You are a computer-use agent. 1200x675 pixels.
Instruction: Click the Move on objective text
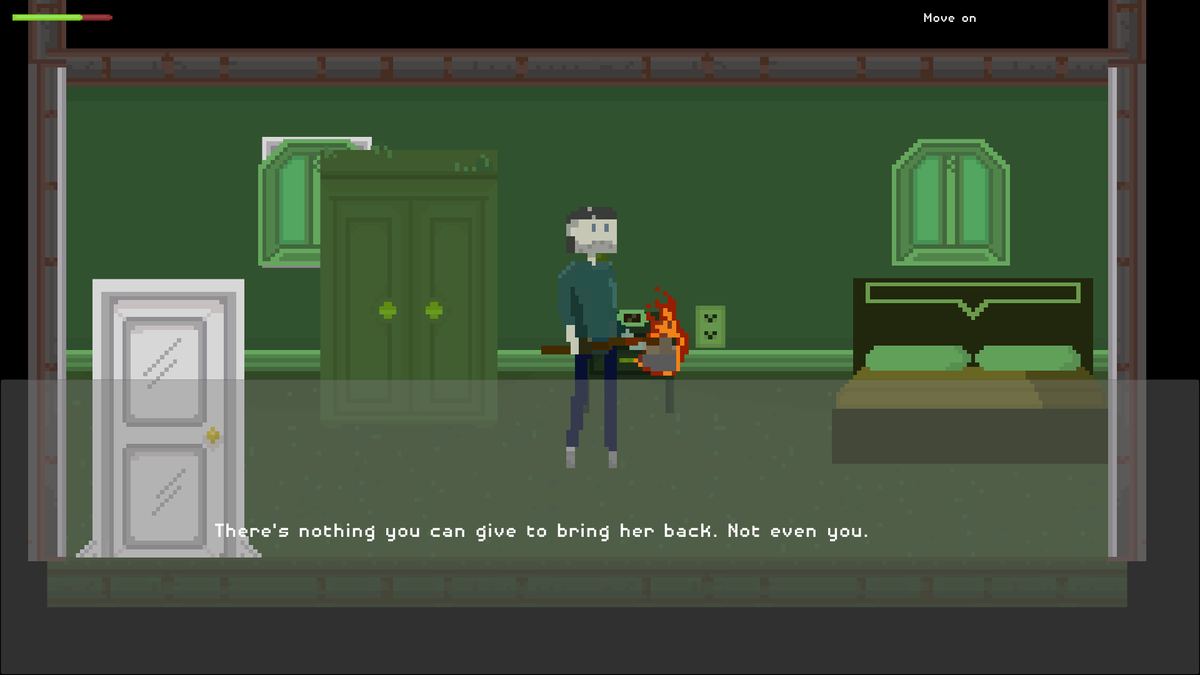[x=949, y=18]
